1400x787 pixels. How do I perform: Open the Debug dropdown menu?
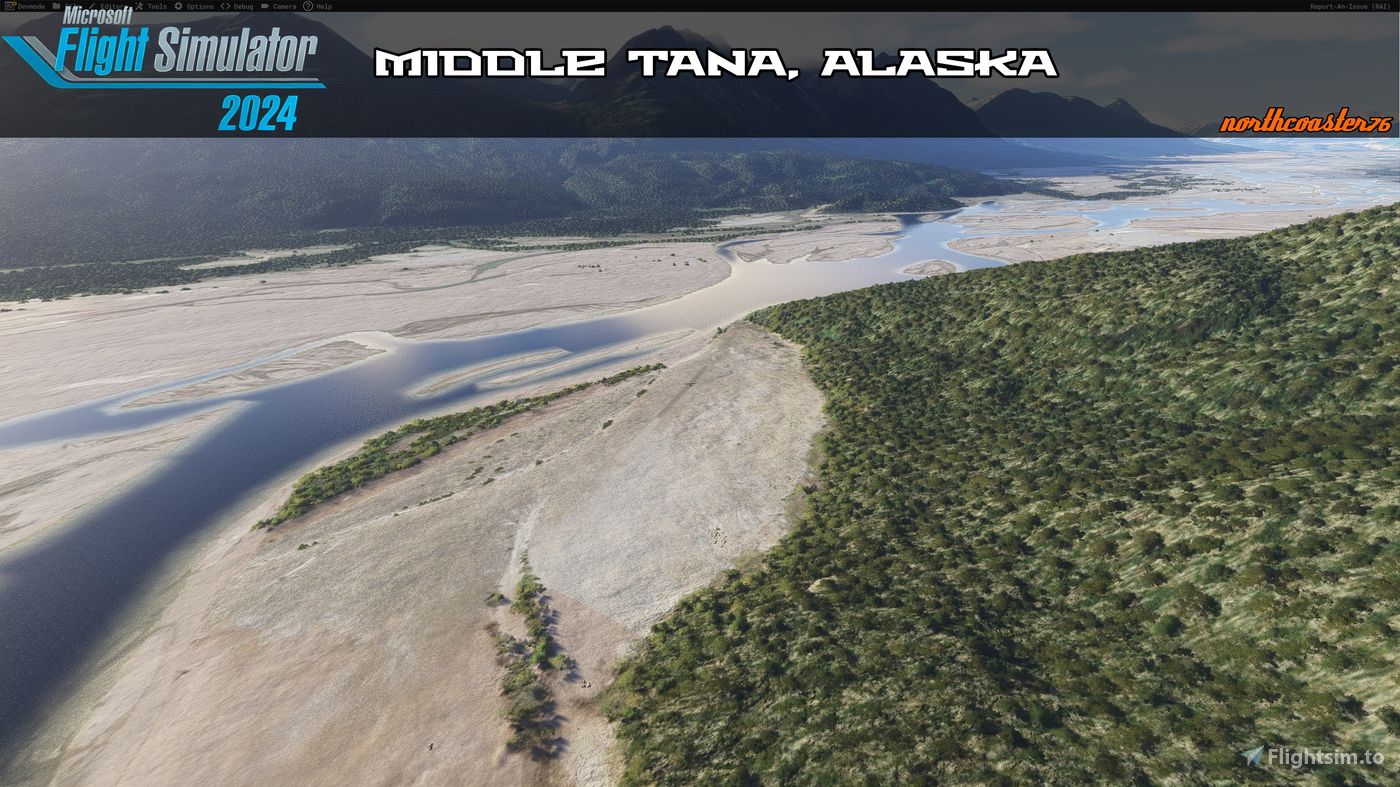[x=242, y=6]
